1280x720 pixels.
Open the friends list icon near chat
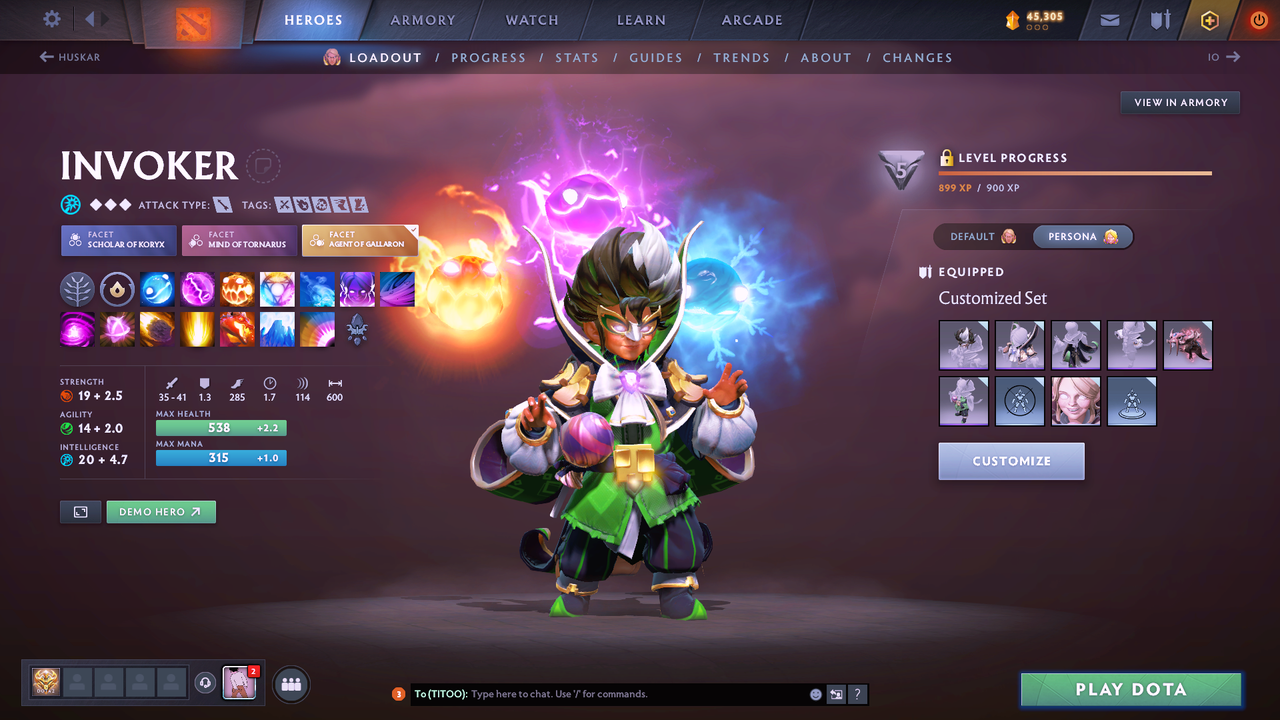pos(290,683)
